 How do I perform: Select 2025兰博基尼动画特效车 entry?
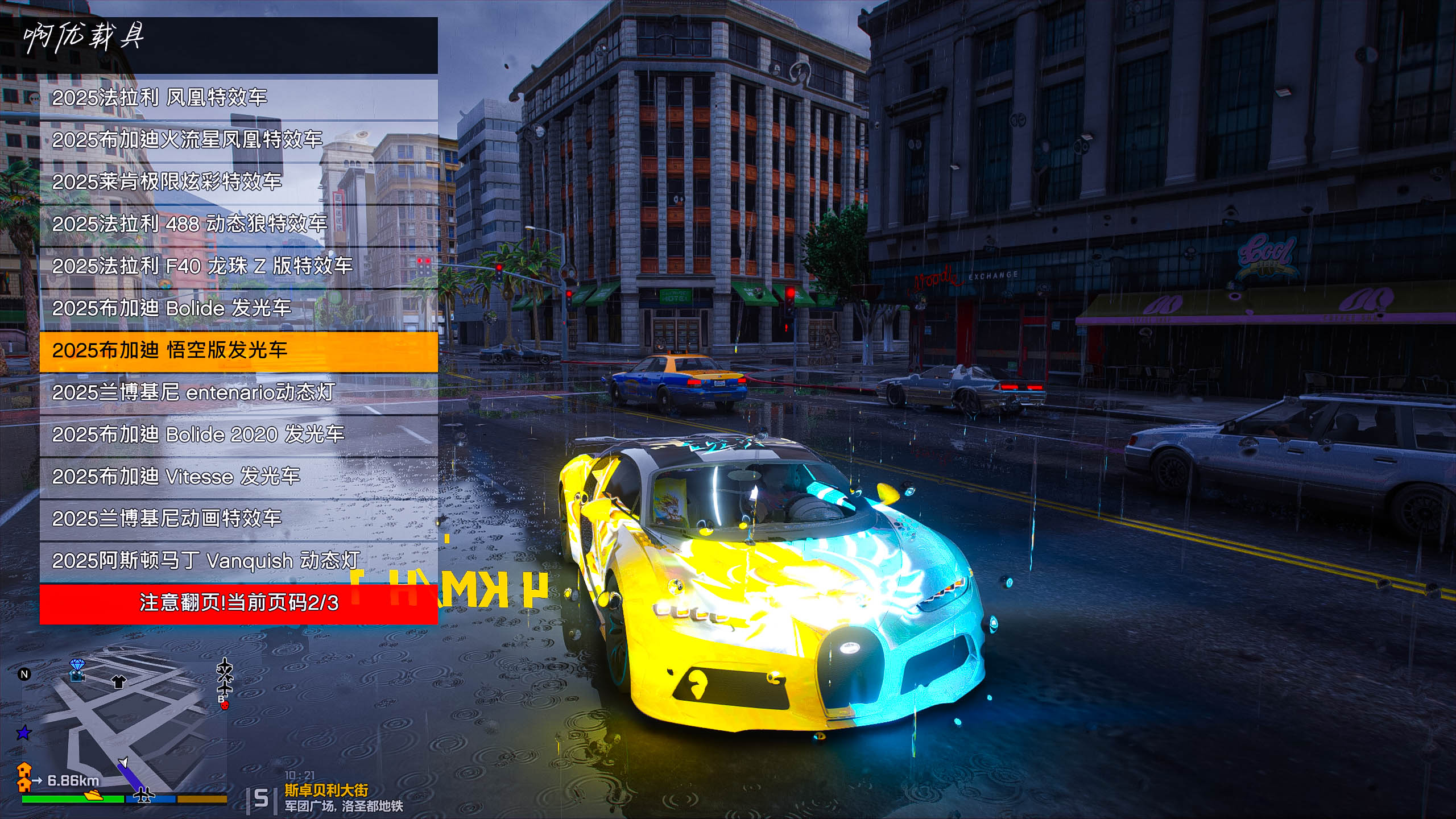tap(238, 519)
